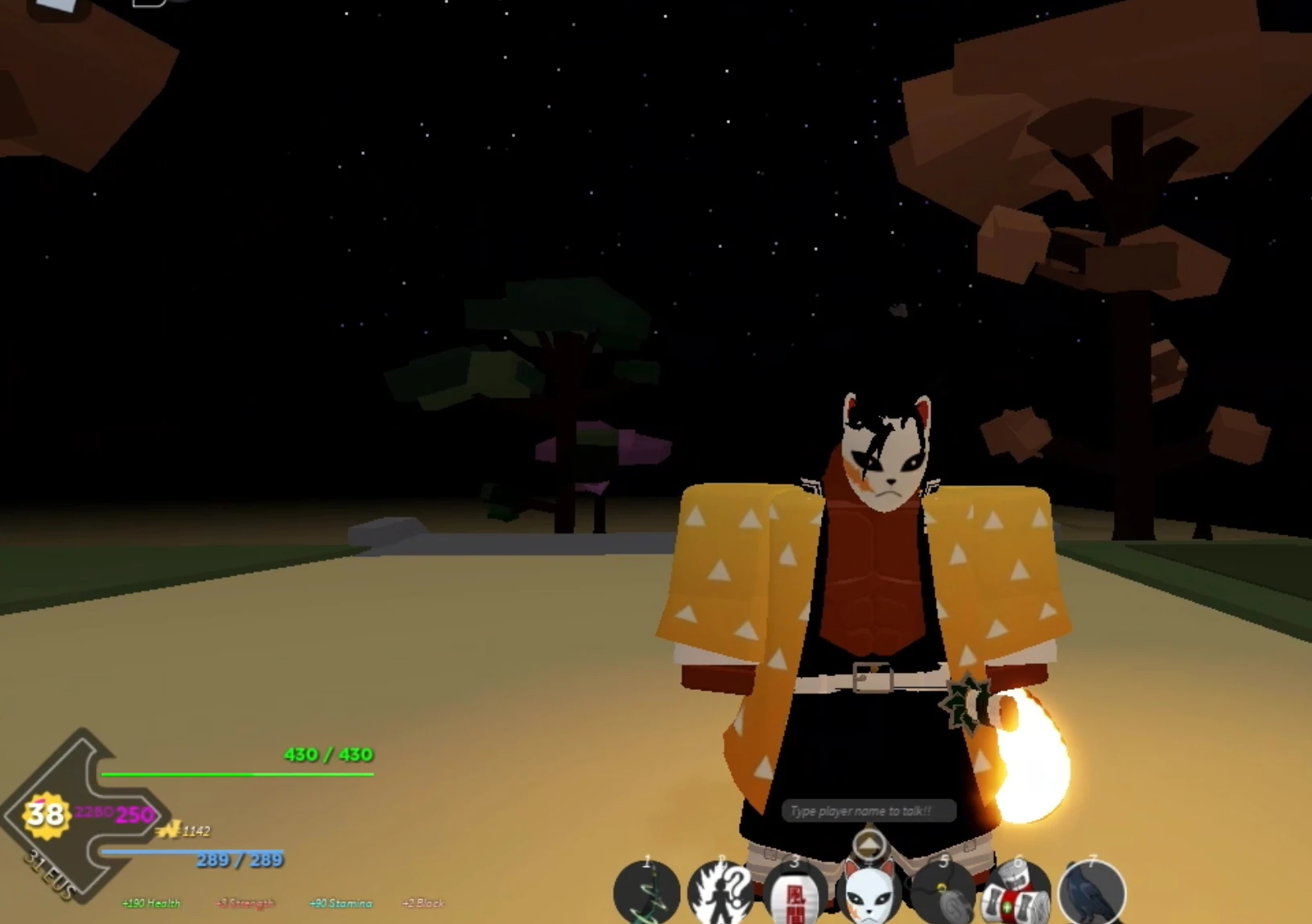The width and height of the screenshot is (1312, 924).
Task: Click the +90 Stamina stat upgrade label
Action: (x=340, y=903)
